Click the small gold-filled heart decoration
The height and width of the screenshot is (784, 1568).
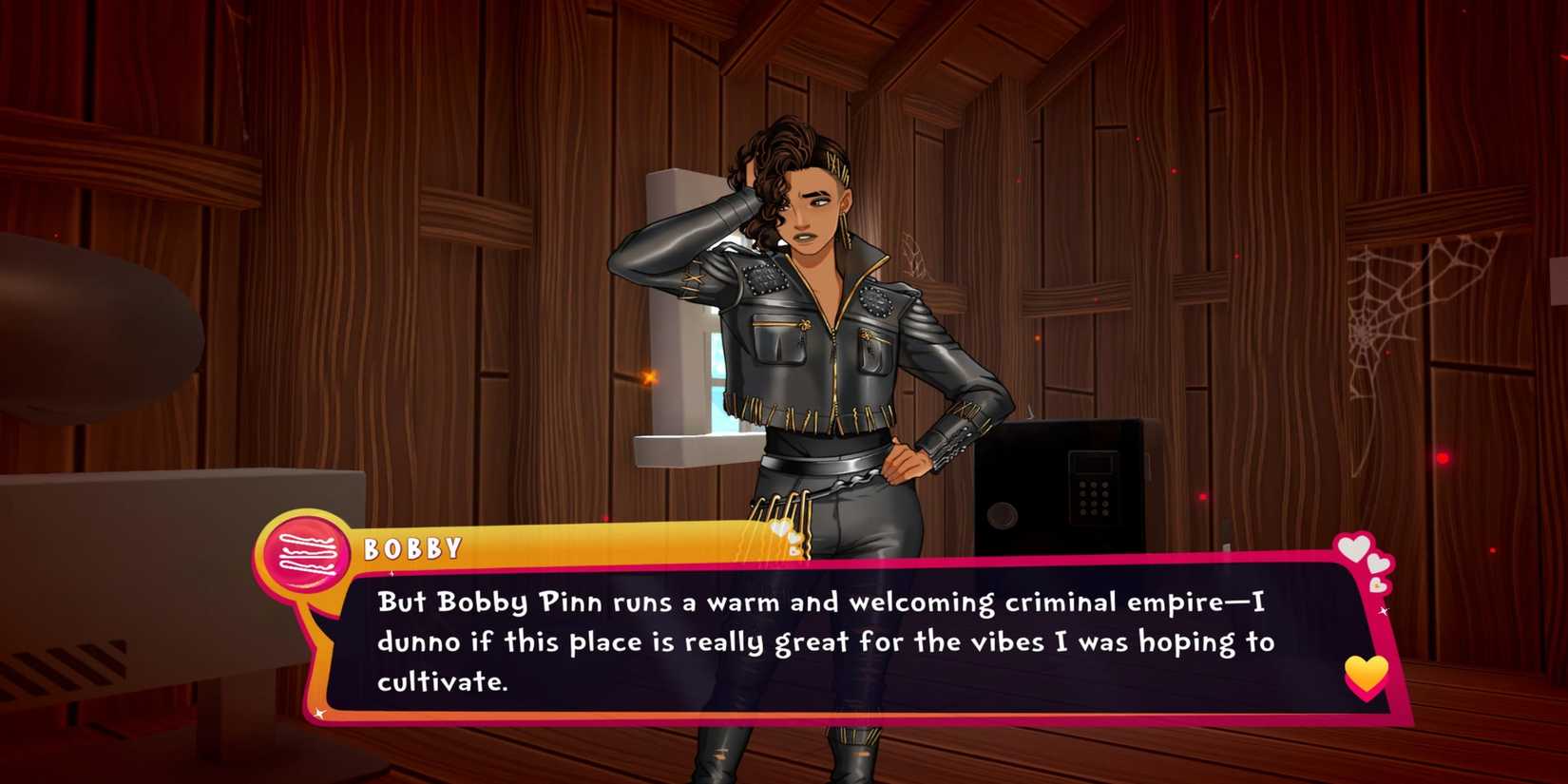1377,585
